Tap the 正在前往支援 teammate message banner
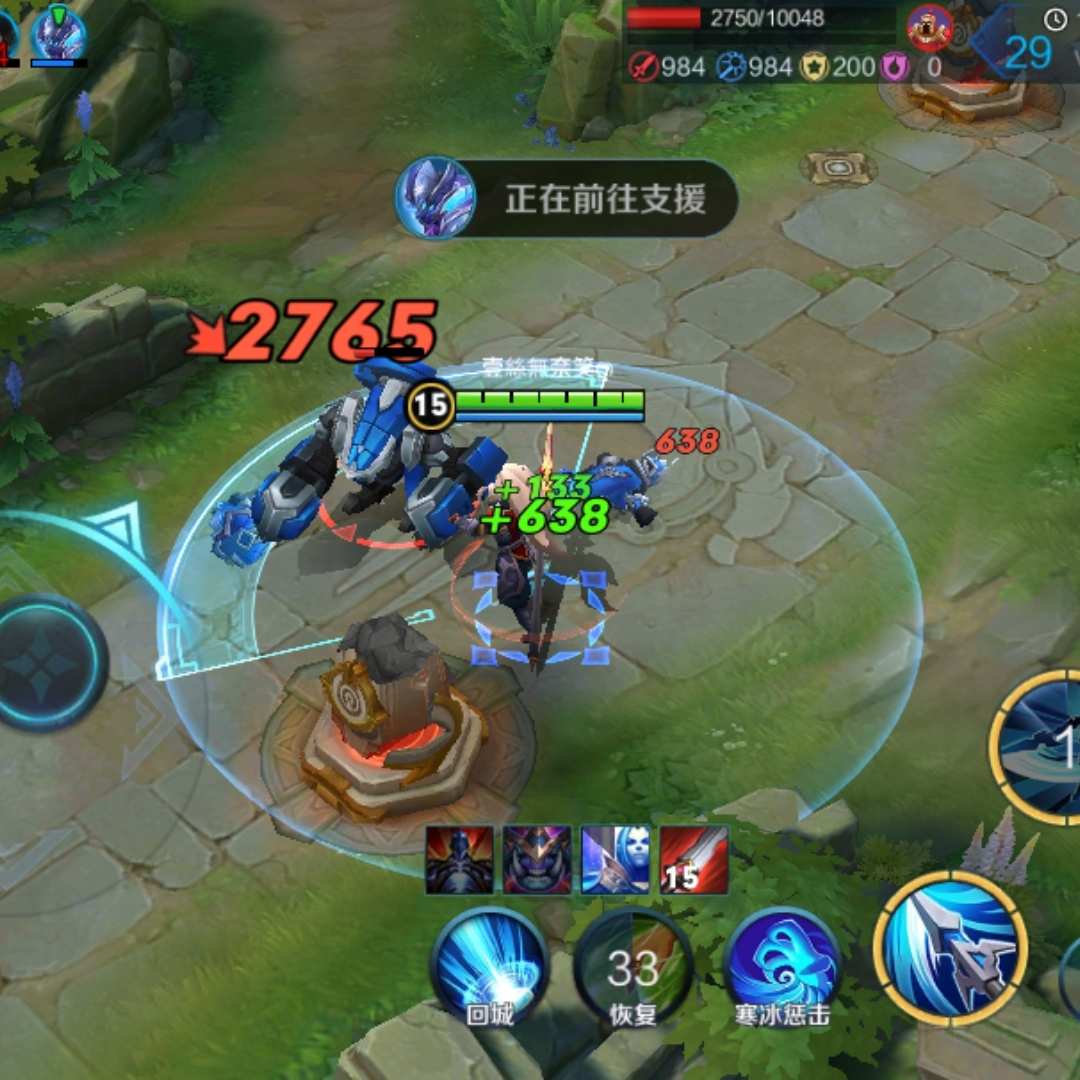Image resolution: width=1080 pixels, height=1080 pixels. [x=567, y=198]
